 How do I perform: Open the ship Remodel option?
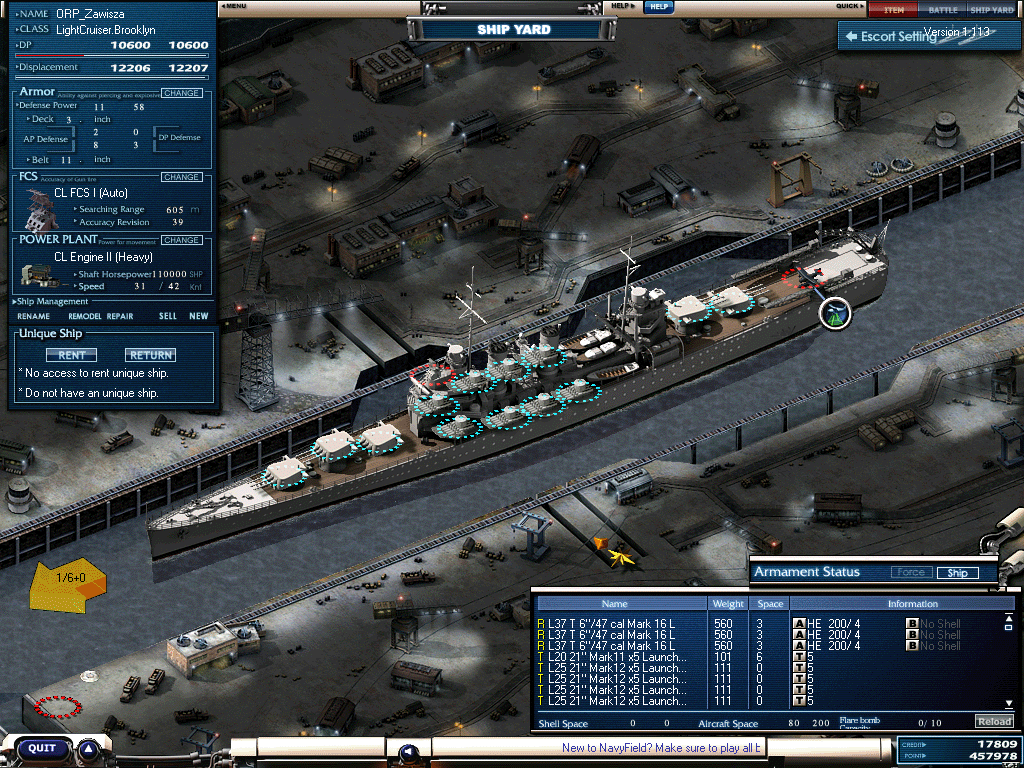point(85,316)
